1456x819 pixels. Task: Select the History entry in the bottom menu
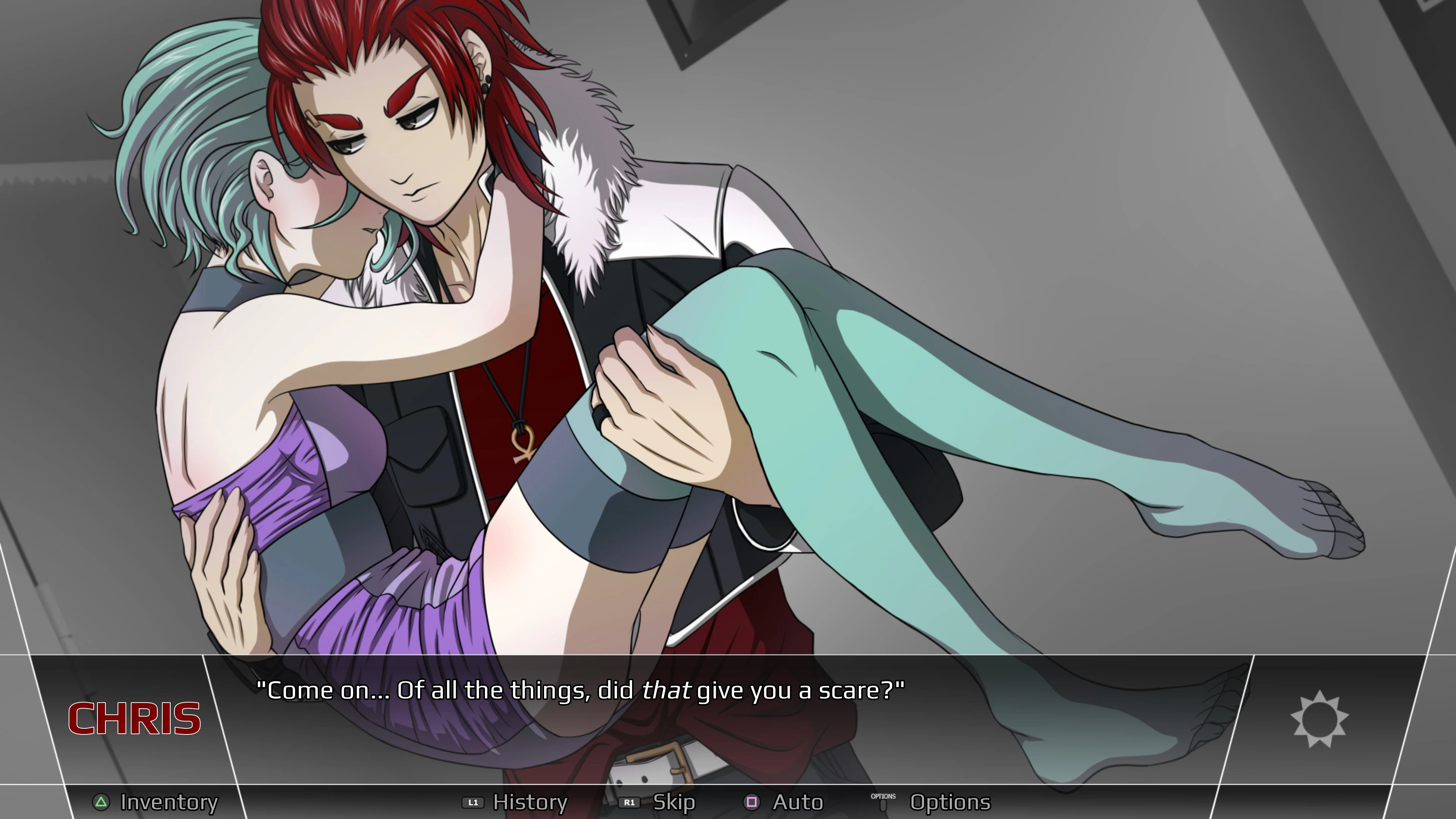click(x=530, y=802)
